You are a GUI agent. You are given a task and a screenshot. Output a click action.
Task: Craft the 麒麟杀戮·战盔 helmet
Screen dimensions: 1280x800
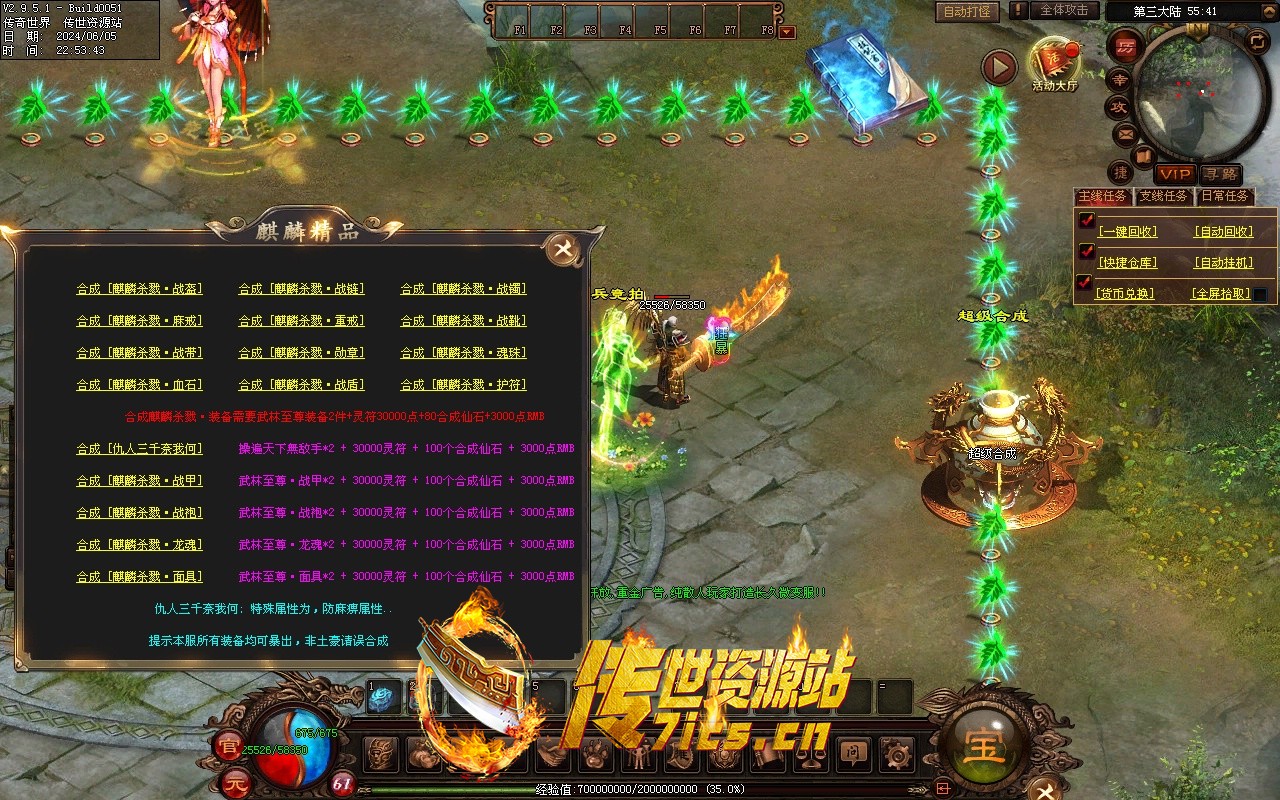140,289
